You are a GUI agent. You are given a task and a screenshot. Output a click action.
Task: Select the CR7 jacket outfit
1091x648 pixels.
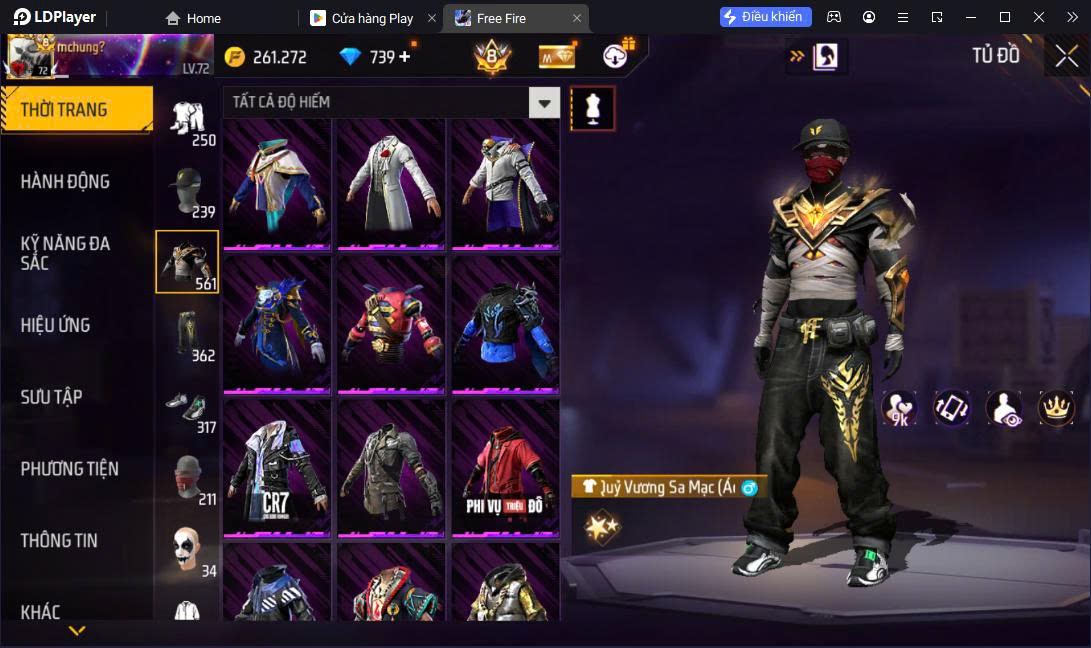(x=277, y=466)
